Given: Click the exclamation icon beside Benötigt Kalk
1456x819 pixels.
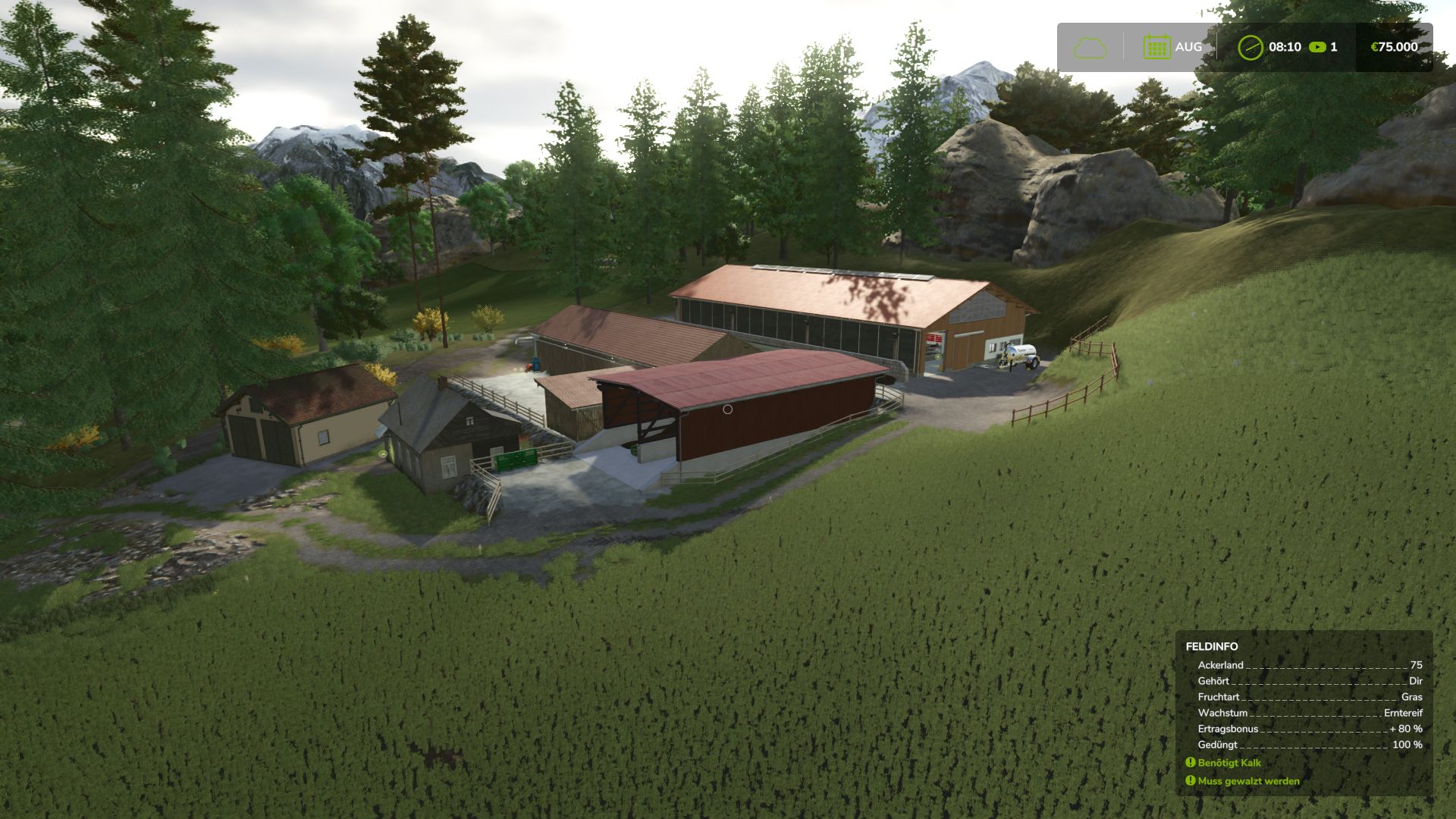Looking at the screenshot, I should [1191, 763].
